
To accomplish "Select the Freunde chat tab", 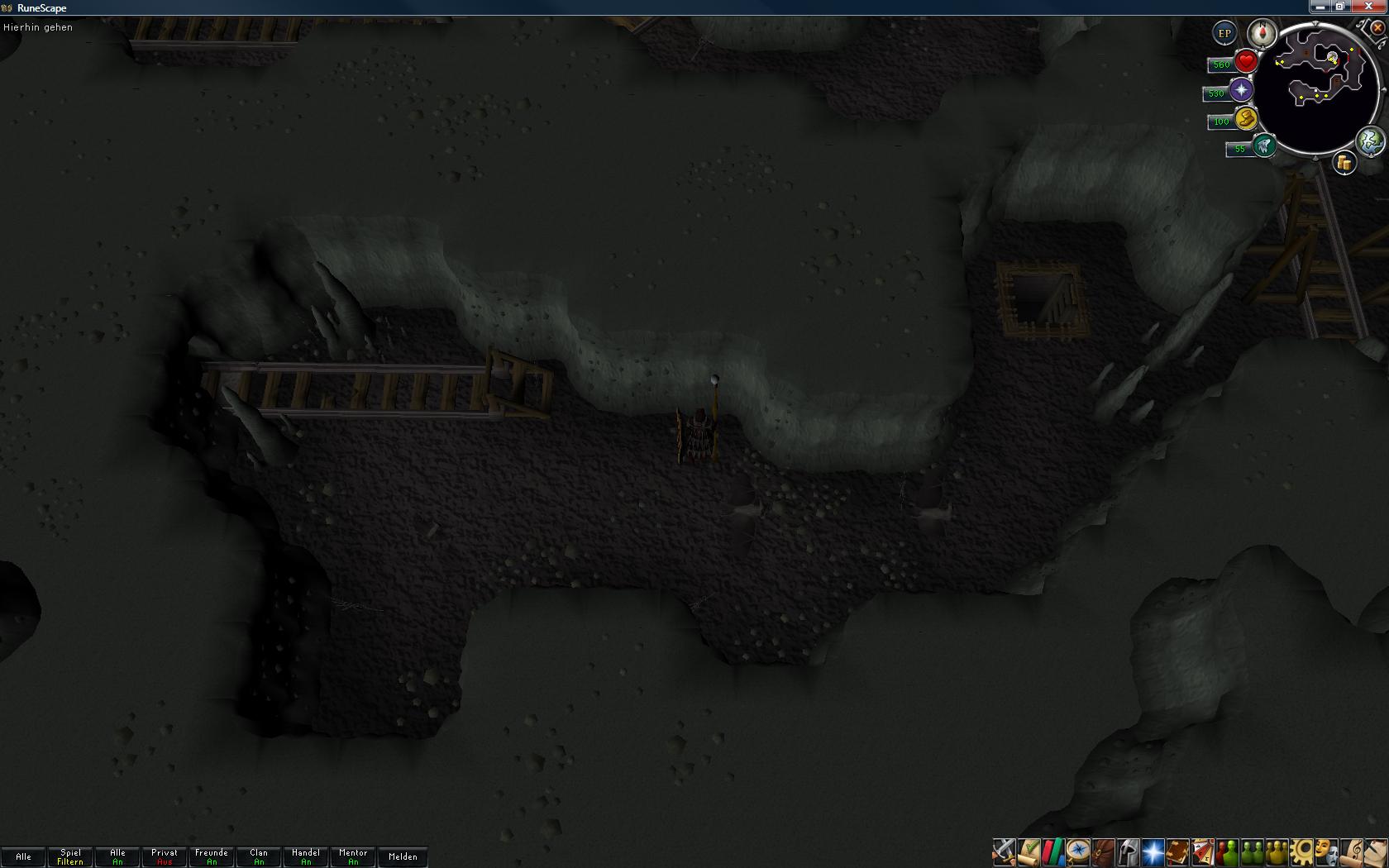I will [212, 856].
